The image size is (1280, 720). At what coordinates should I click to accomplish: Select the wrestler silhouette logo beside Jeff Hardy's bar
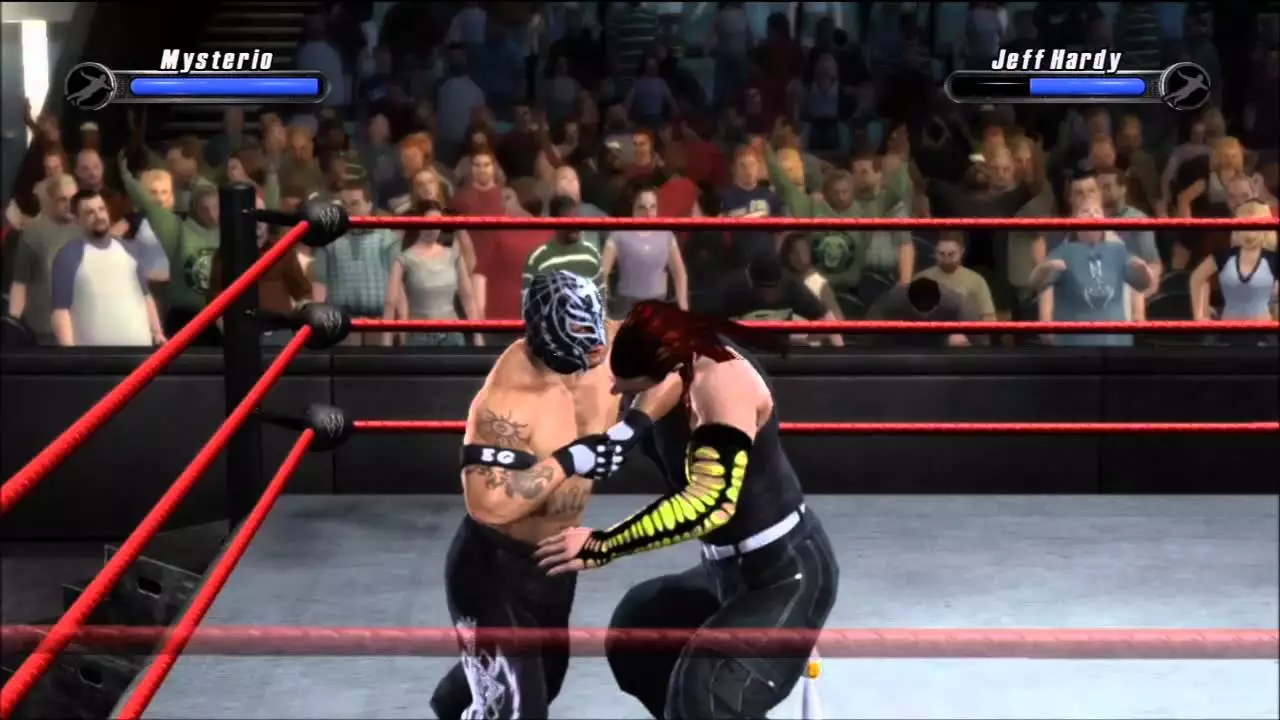1186,86
